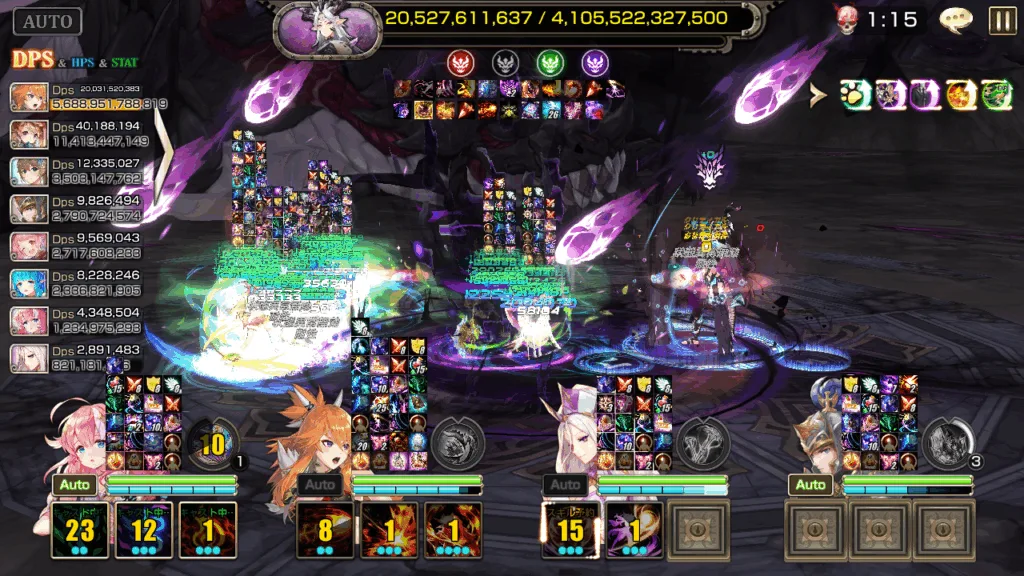Viewport: 1024px width, 576px height.
Task: Pause the battle
Action: pos(1001,21)
